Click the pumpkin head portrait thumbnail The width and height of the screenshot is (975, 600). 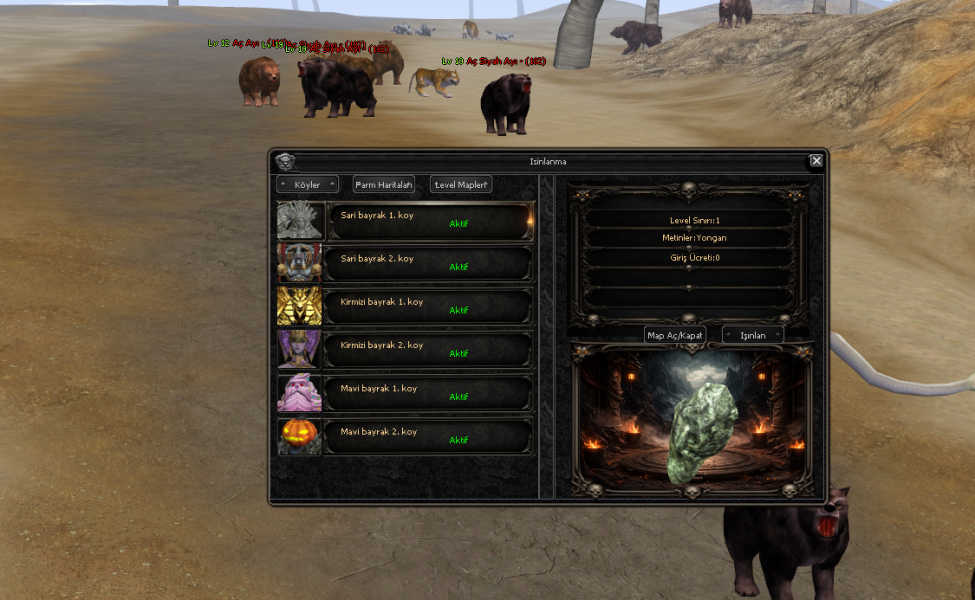pos(300,437)
